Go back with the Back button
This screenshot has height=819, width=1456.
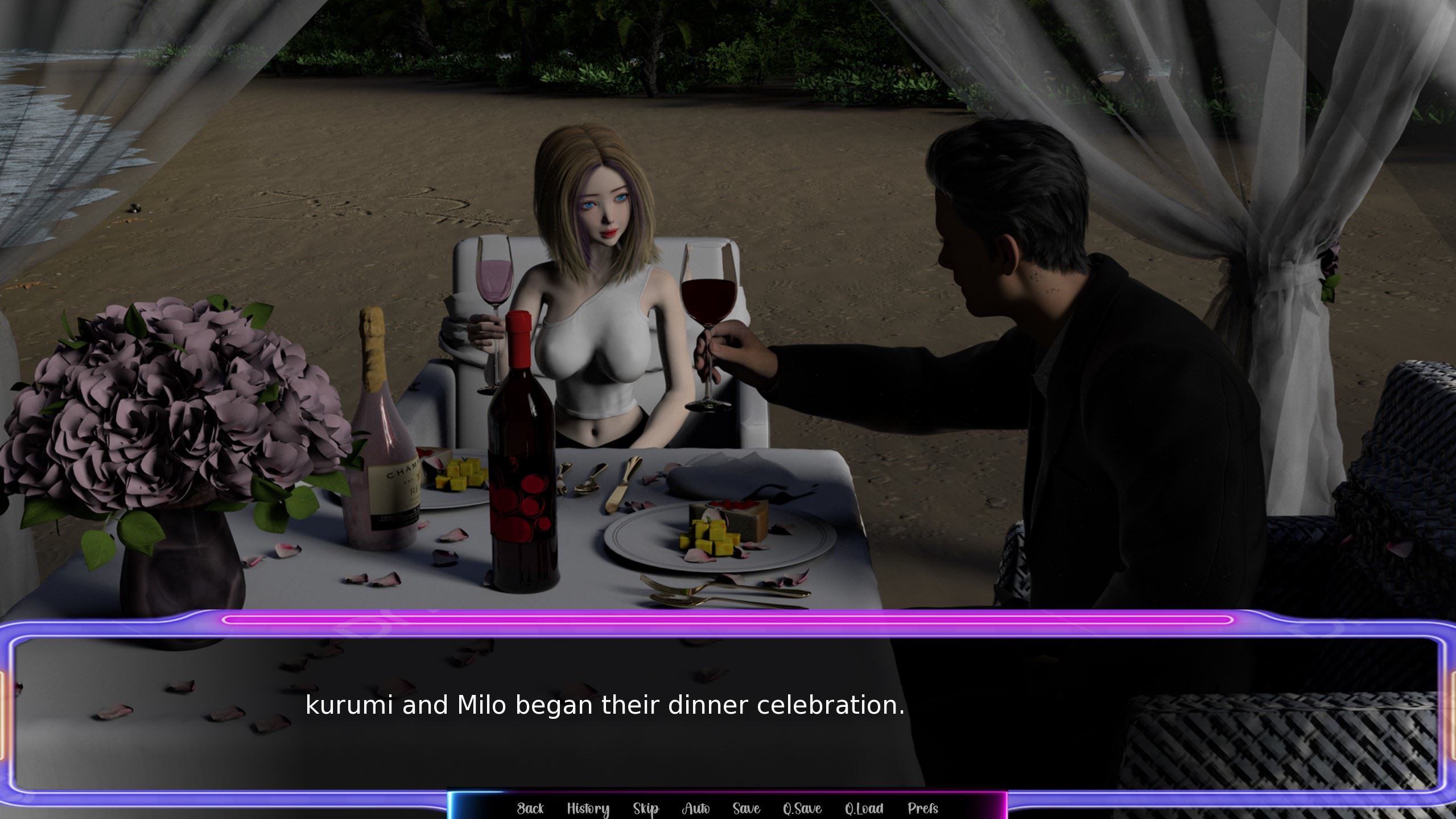(x=530, y=808)
